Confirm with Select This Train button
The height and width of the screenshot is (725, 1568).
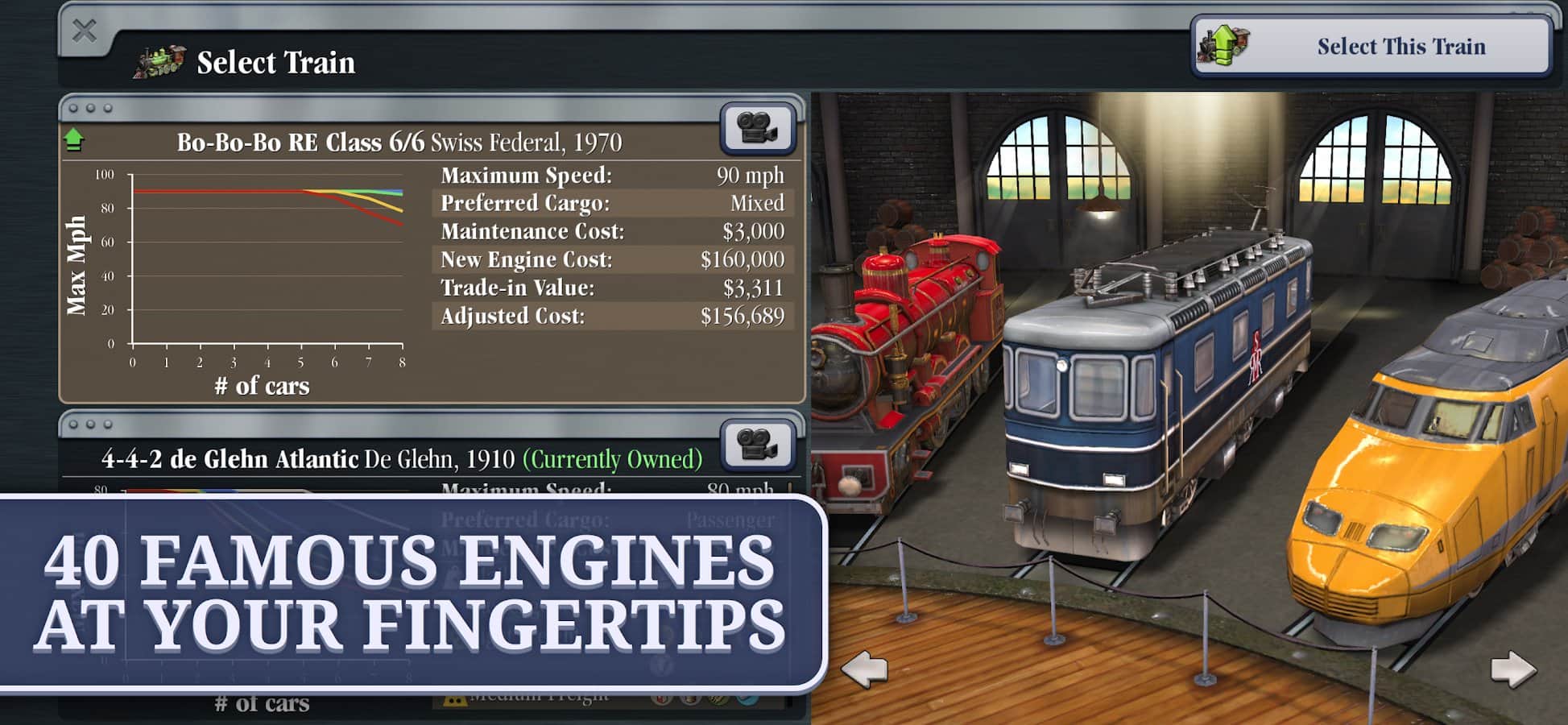(1373, 47)
